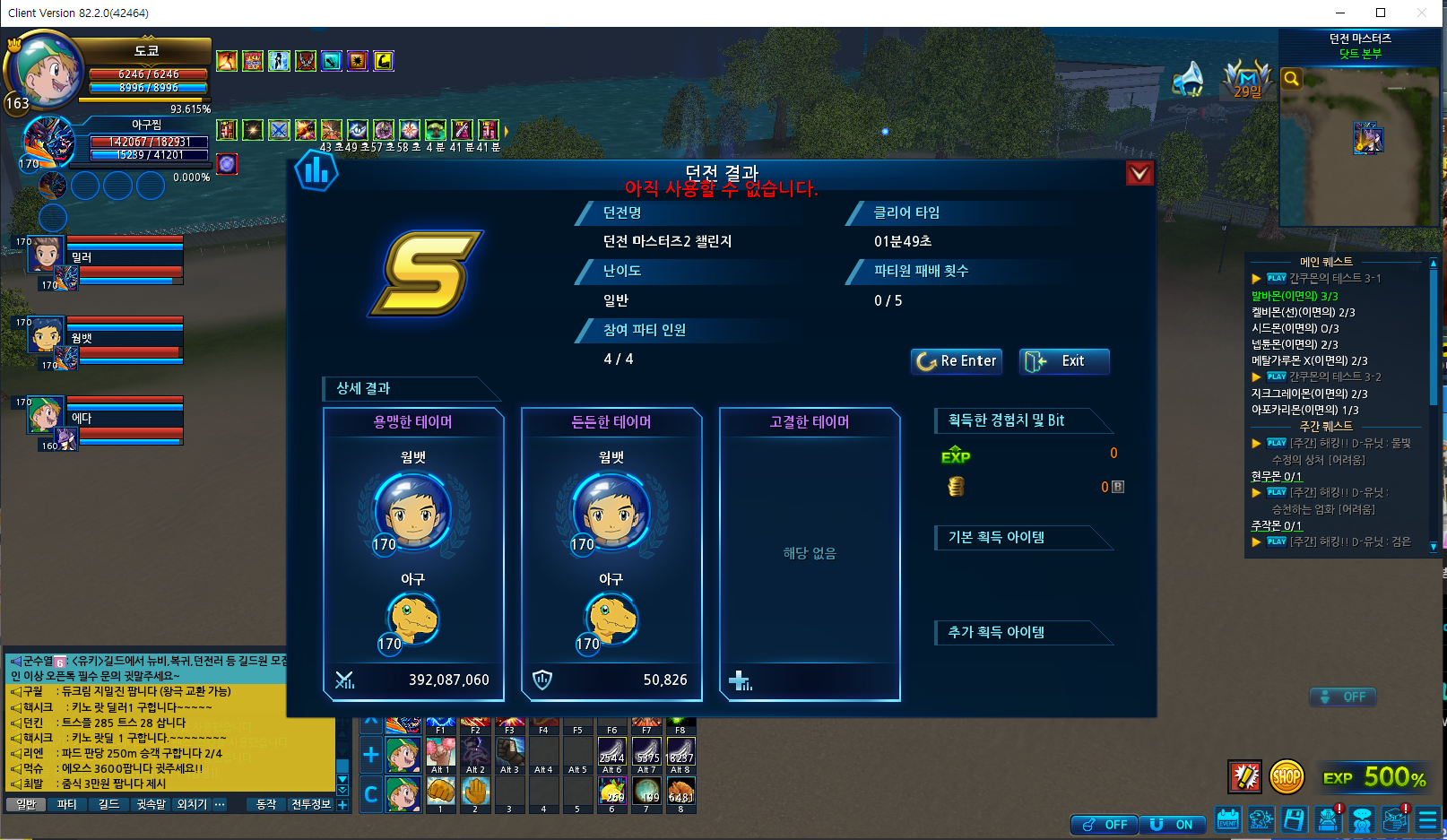The image size is (1447, 840).
Task: Click the Re Enter dungeon button
Action: [957, 361]
